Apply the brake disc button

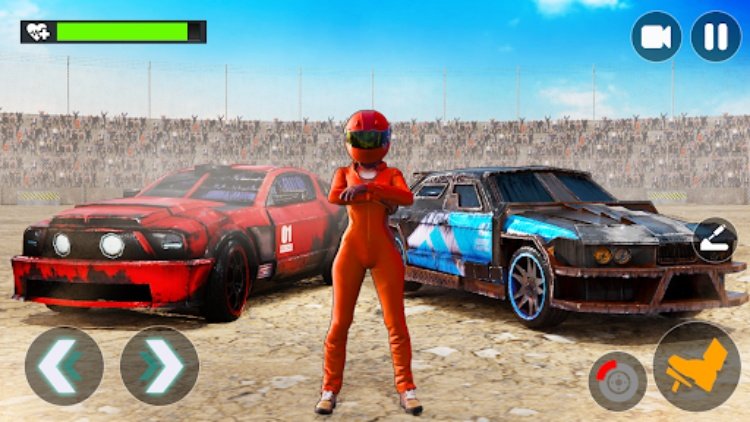coord(617,381)
